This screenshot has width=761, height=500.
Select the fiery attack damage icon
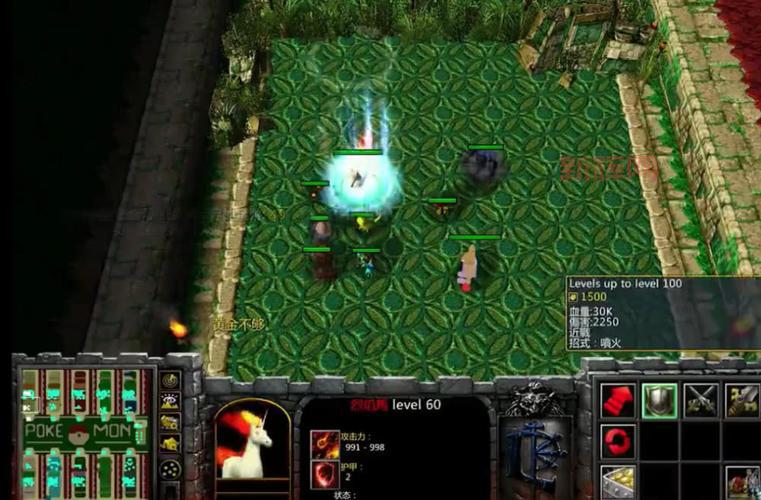tap(325, 442)
